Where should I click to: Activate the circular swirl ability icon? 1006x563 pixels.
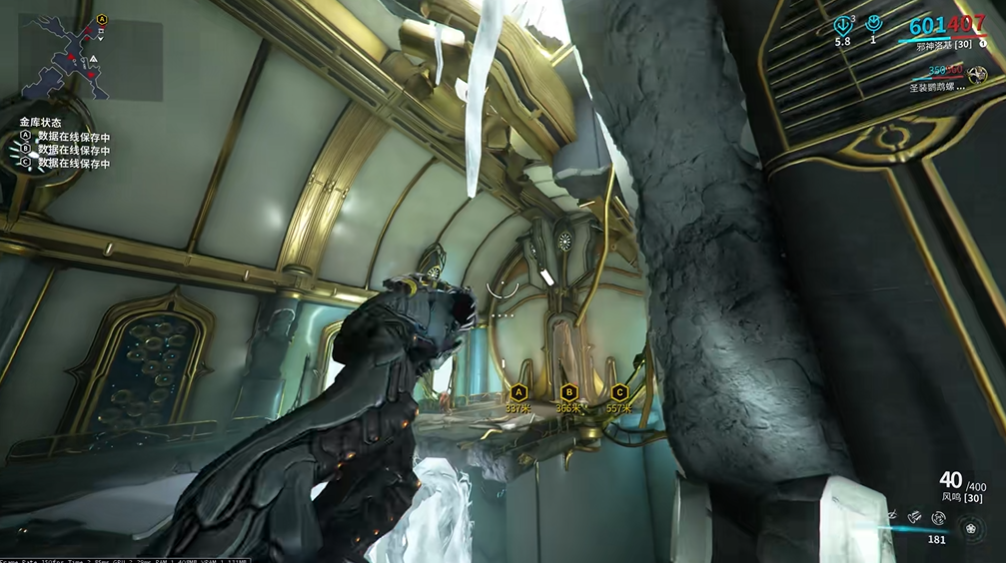[938, 518]
